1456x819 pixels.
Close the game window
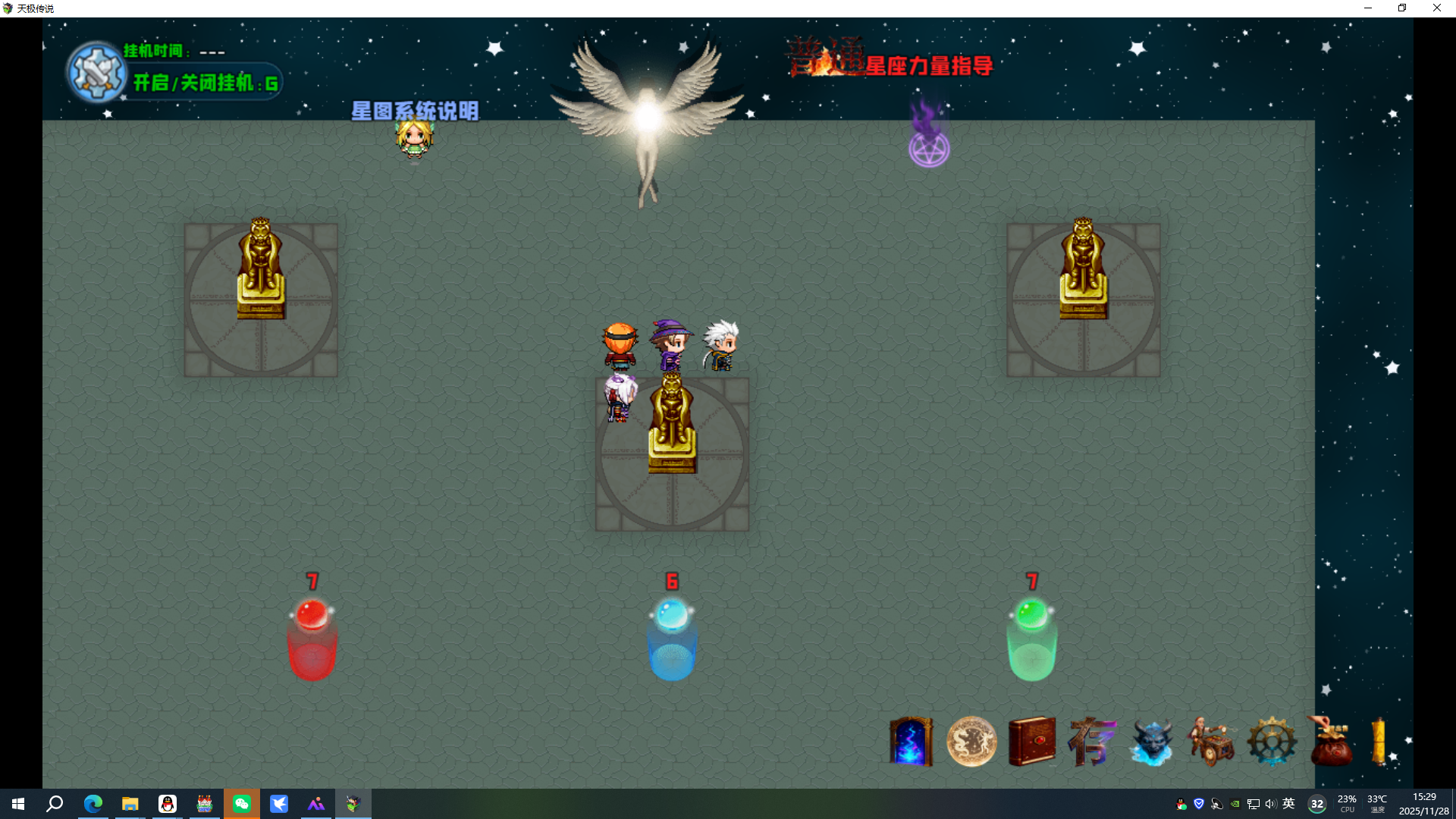tap(1437, 8)
